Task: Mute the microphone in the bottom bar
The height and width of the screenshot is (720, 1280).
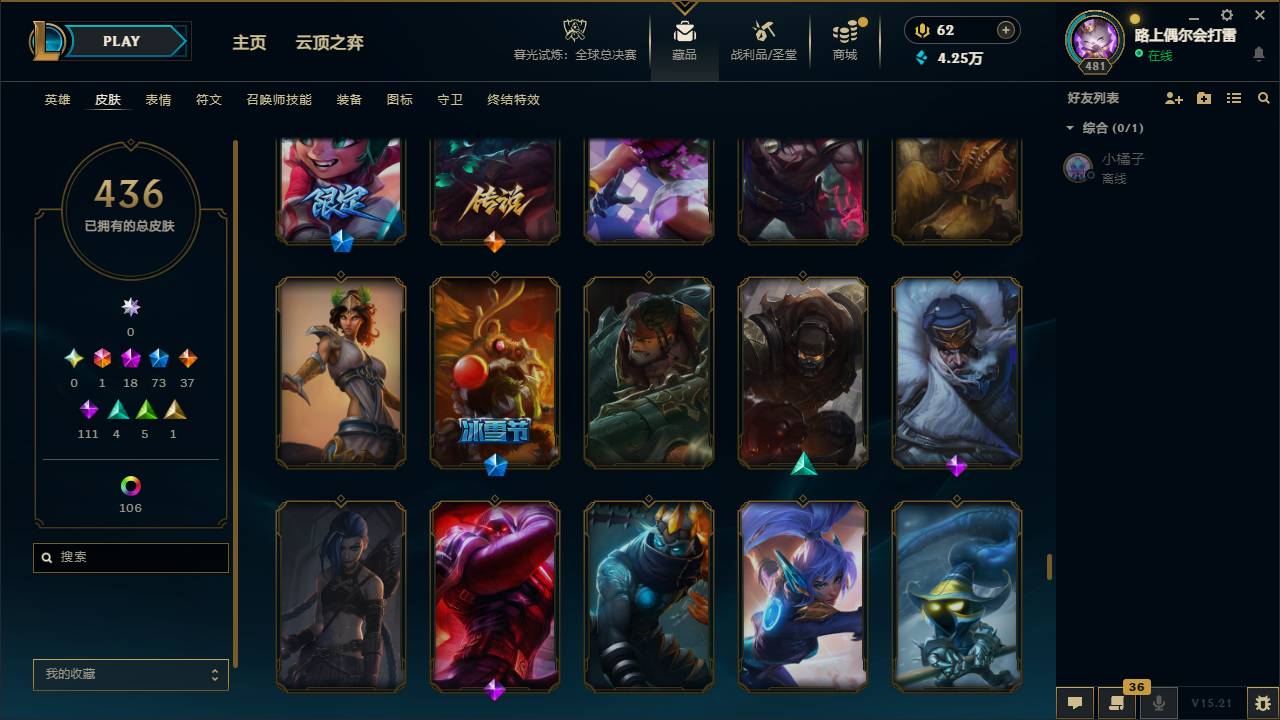Action: [x=1158, y=703]
